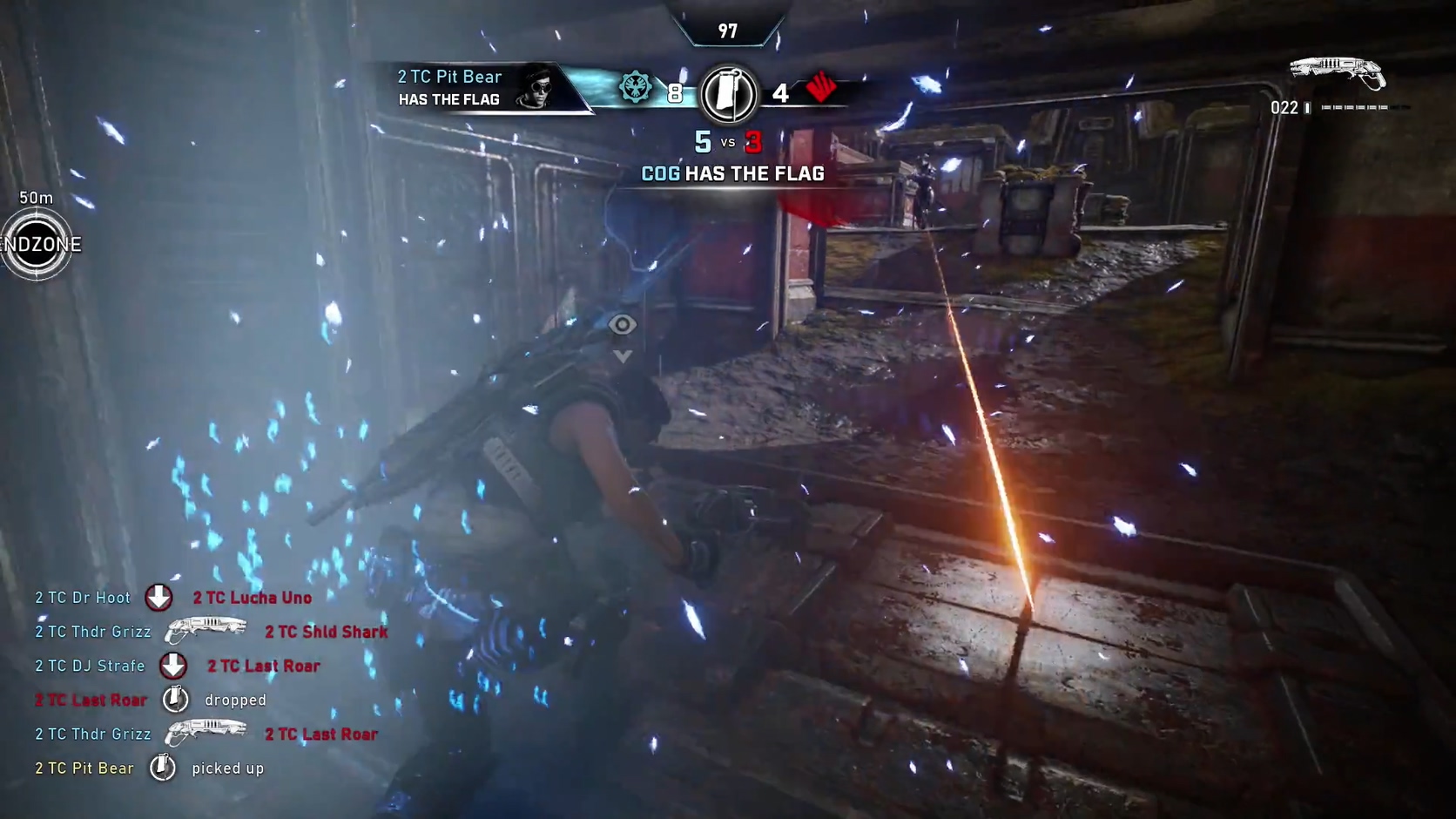Click the spectator eye icon above the character
This screenshot has width=1456, height=819.
tap(622, 324)
